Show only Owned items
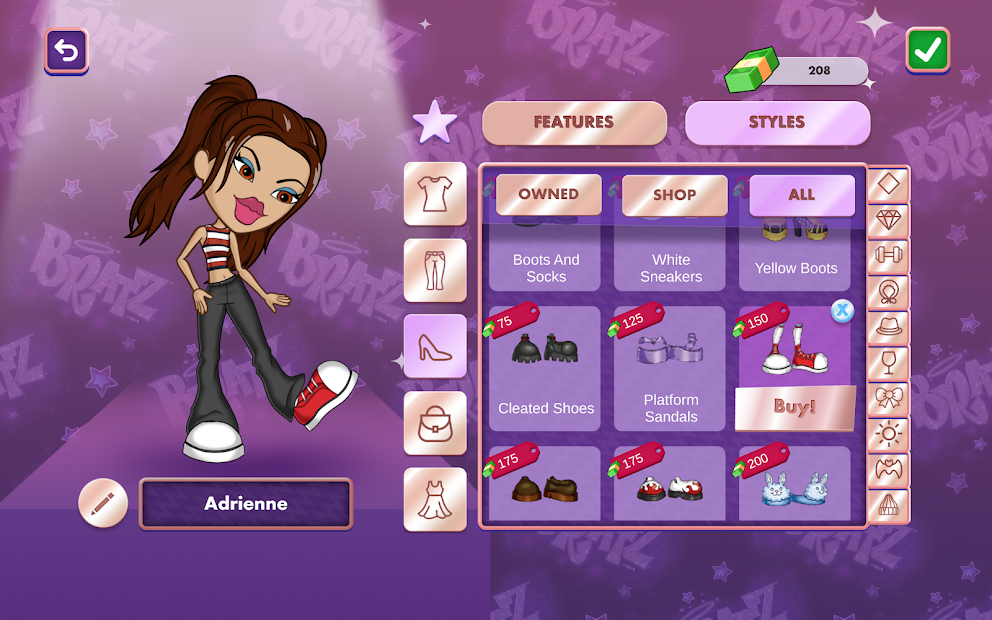This screenshot has width=992, height=620. (548, 195)
